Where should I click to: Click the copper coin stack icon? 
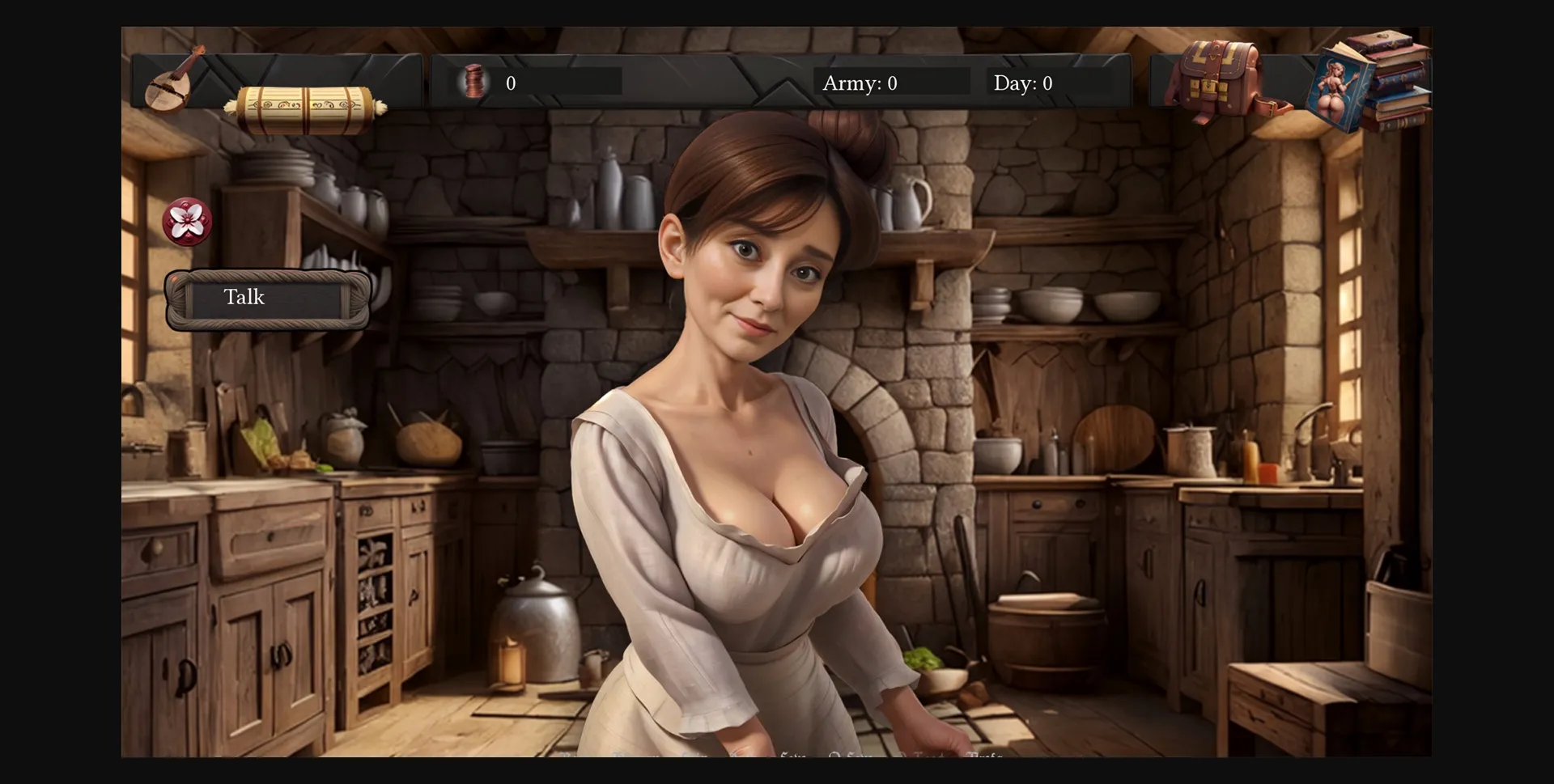pos(473,82)
